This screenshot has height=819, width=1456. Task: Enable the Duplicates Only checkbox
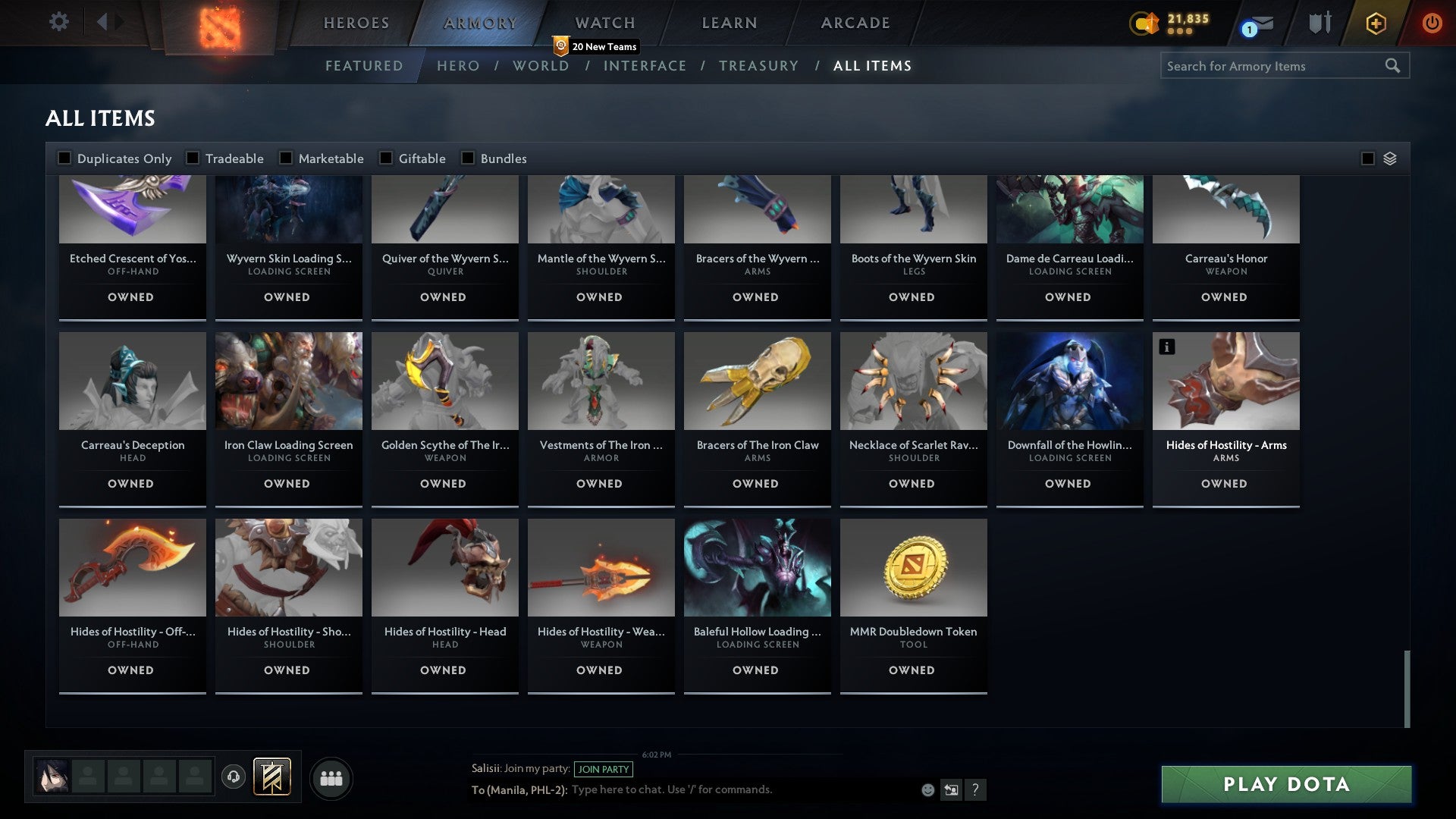click(64, 158)
